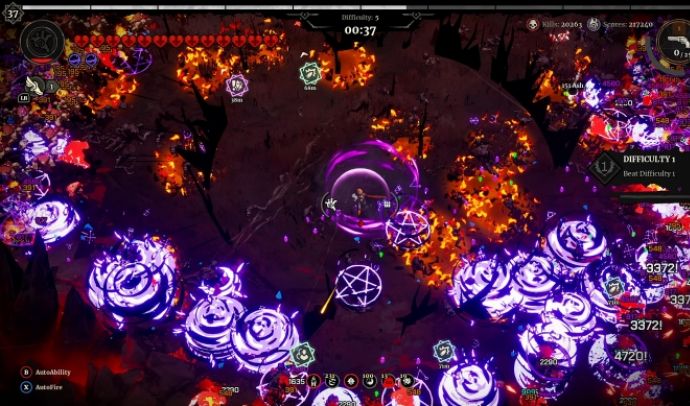Open the Difficulty 1 objective tracker

(640, 166)
